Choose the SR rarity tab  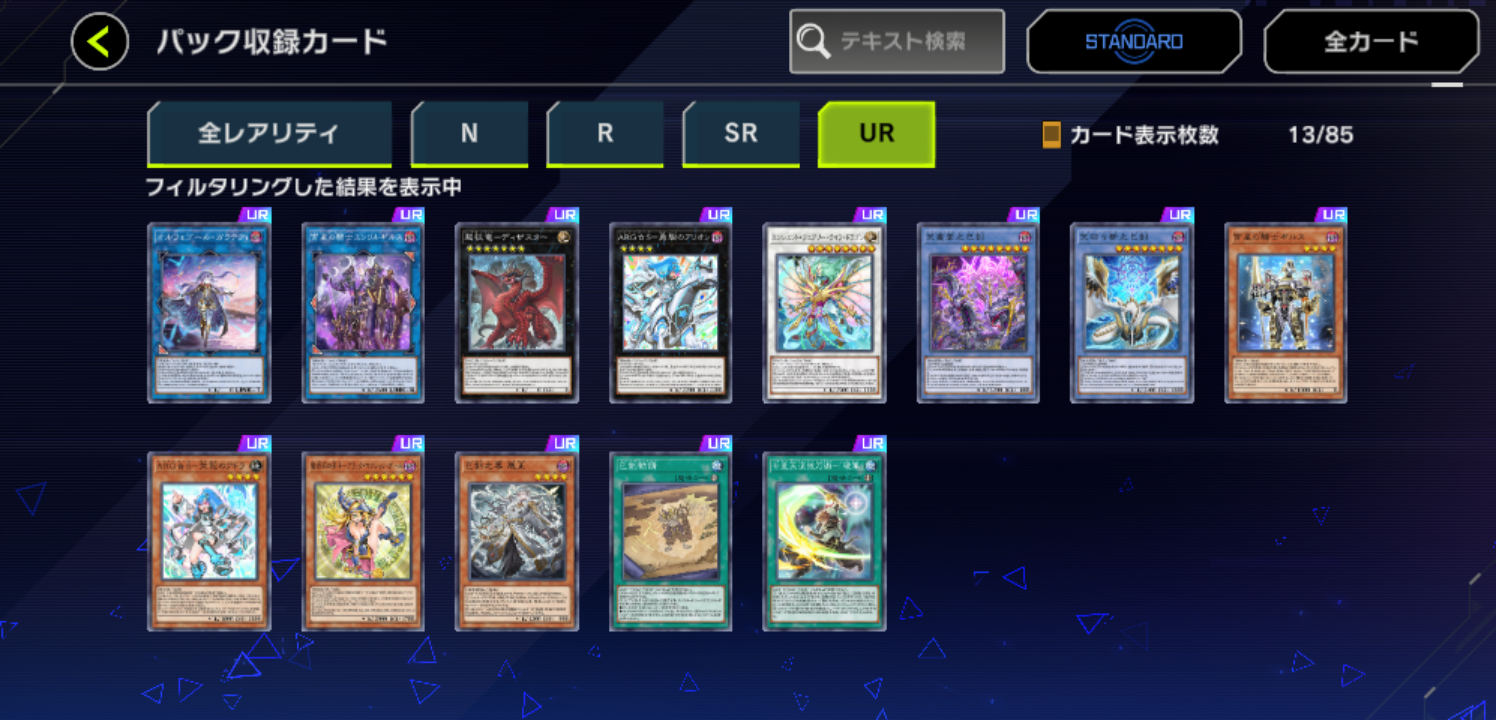(741, 134)
